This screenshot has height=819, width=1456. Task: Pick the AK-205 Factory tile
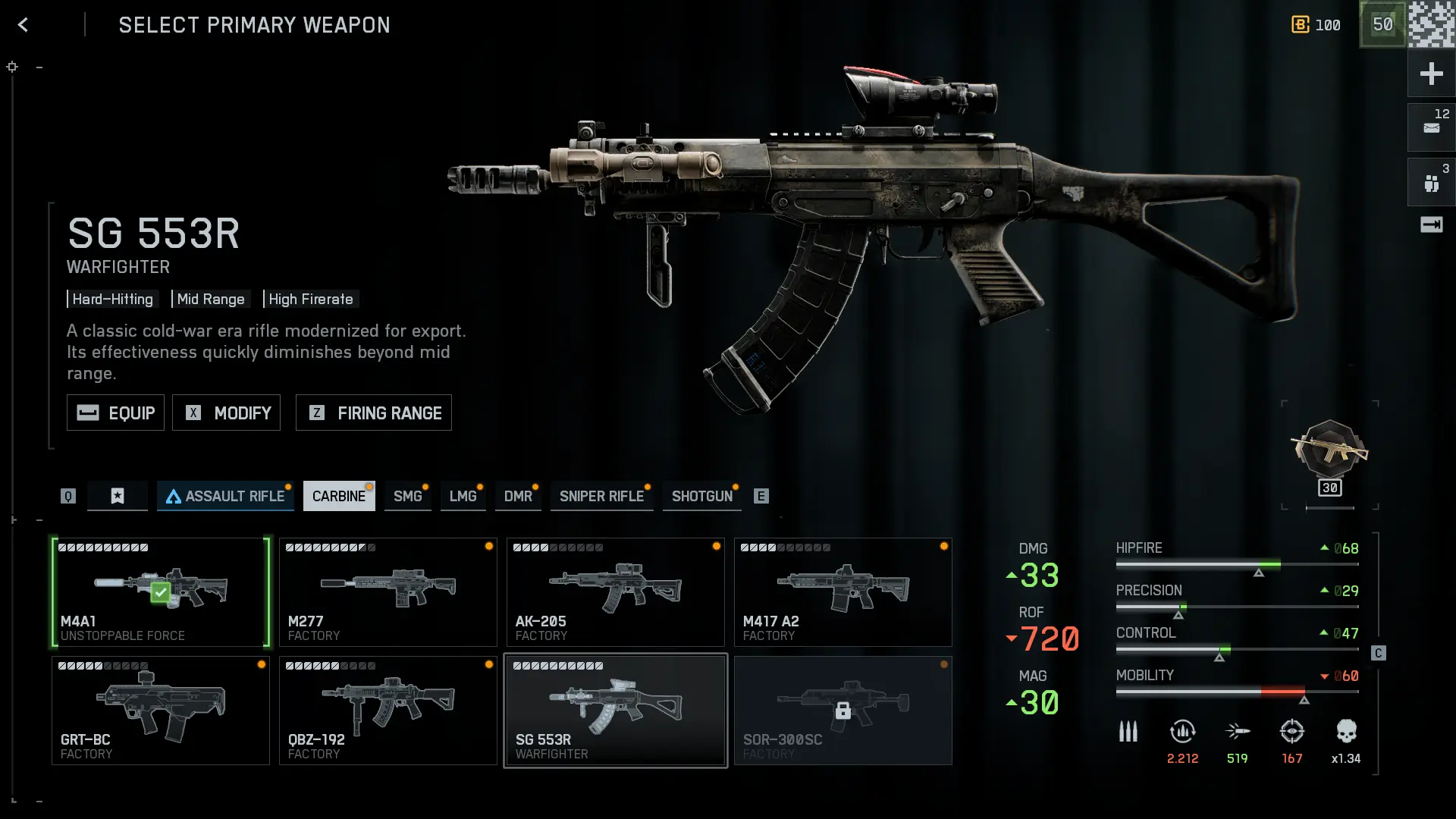pos(615,592)
